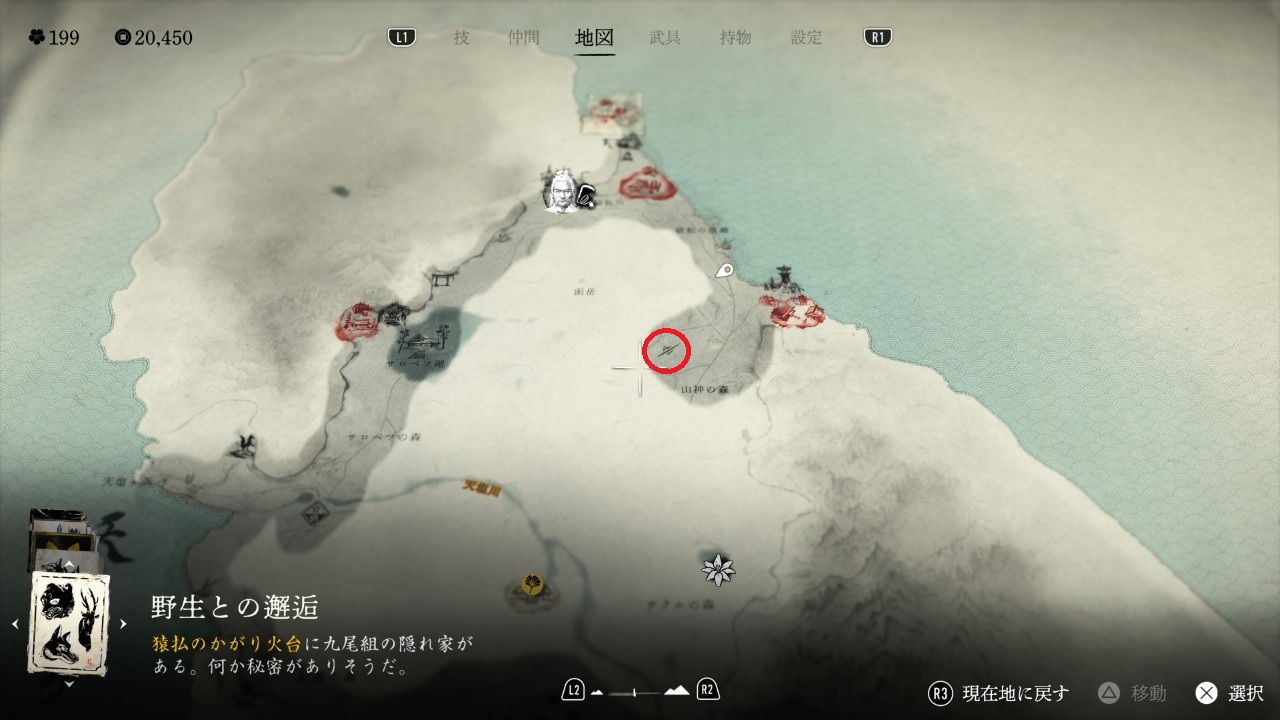Switch to the 技 (Techniques) tab
Screen dimensions: 1280x720
point(461,38)
